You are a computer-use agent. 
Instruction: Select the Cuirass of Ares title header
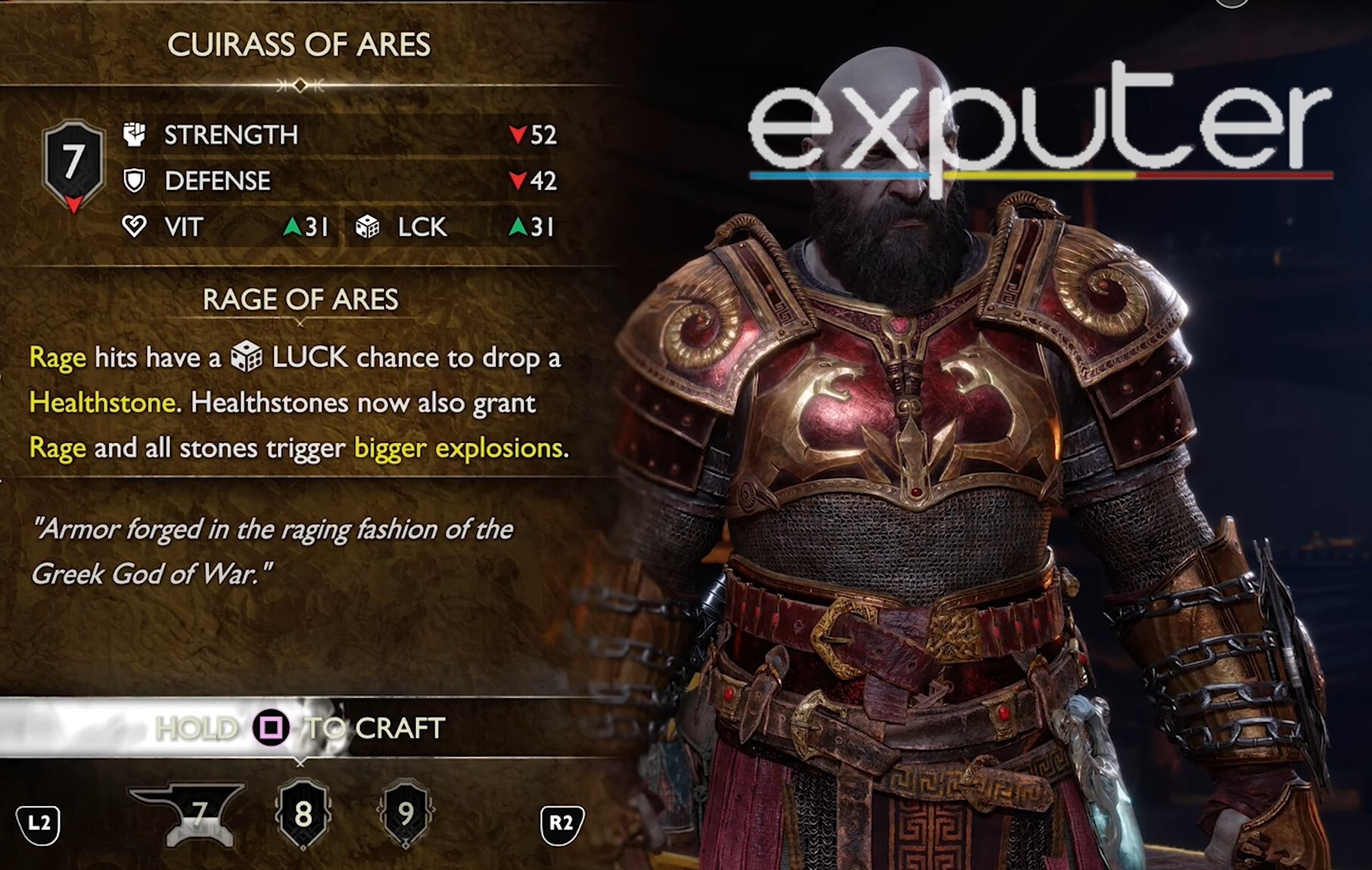[x=300, y=44]
